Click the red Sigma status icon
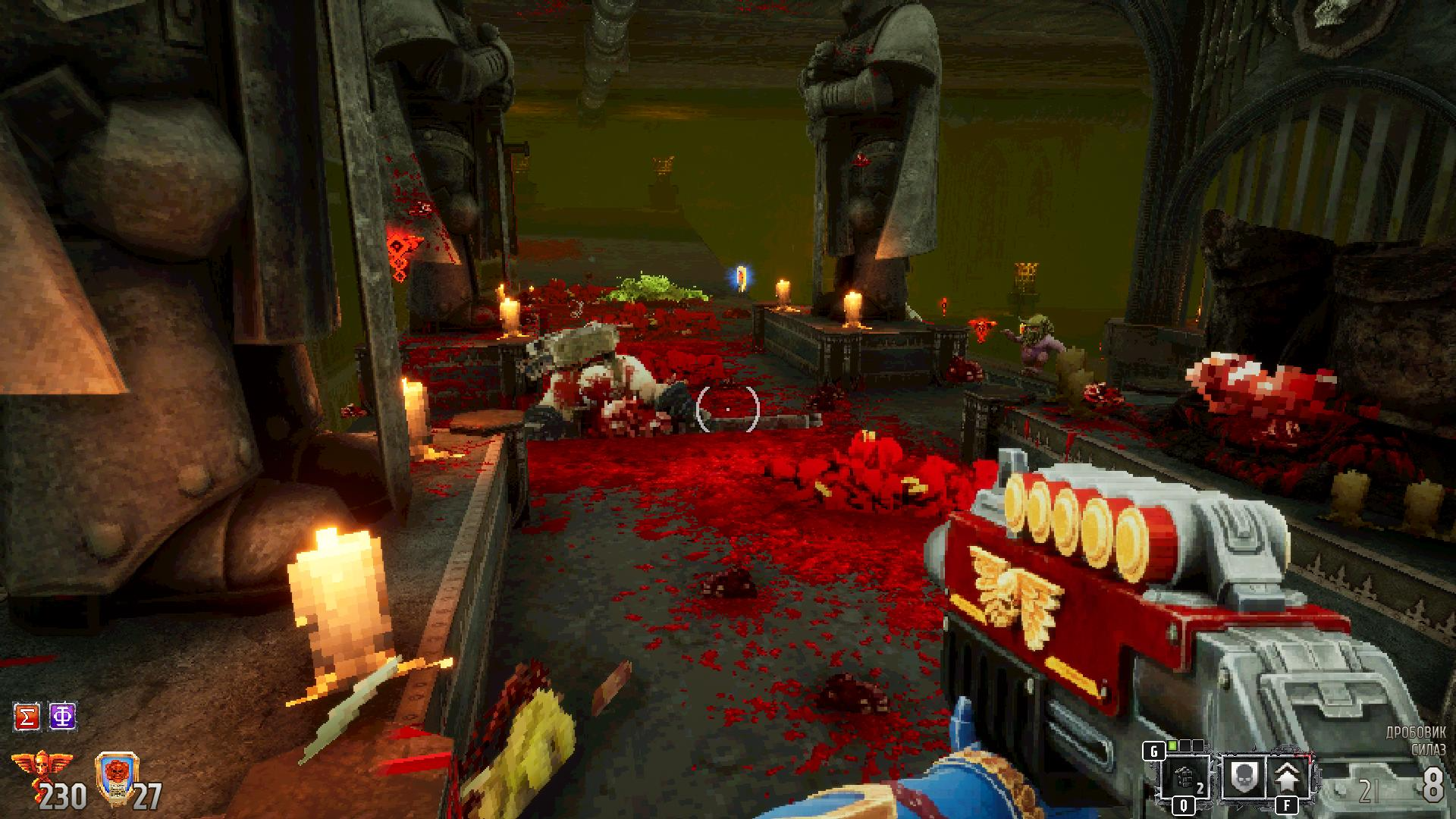 tap(27, 717)
